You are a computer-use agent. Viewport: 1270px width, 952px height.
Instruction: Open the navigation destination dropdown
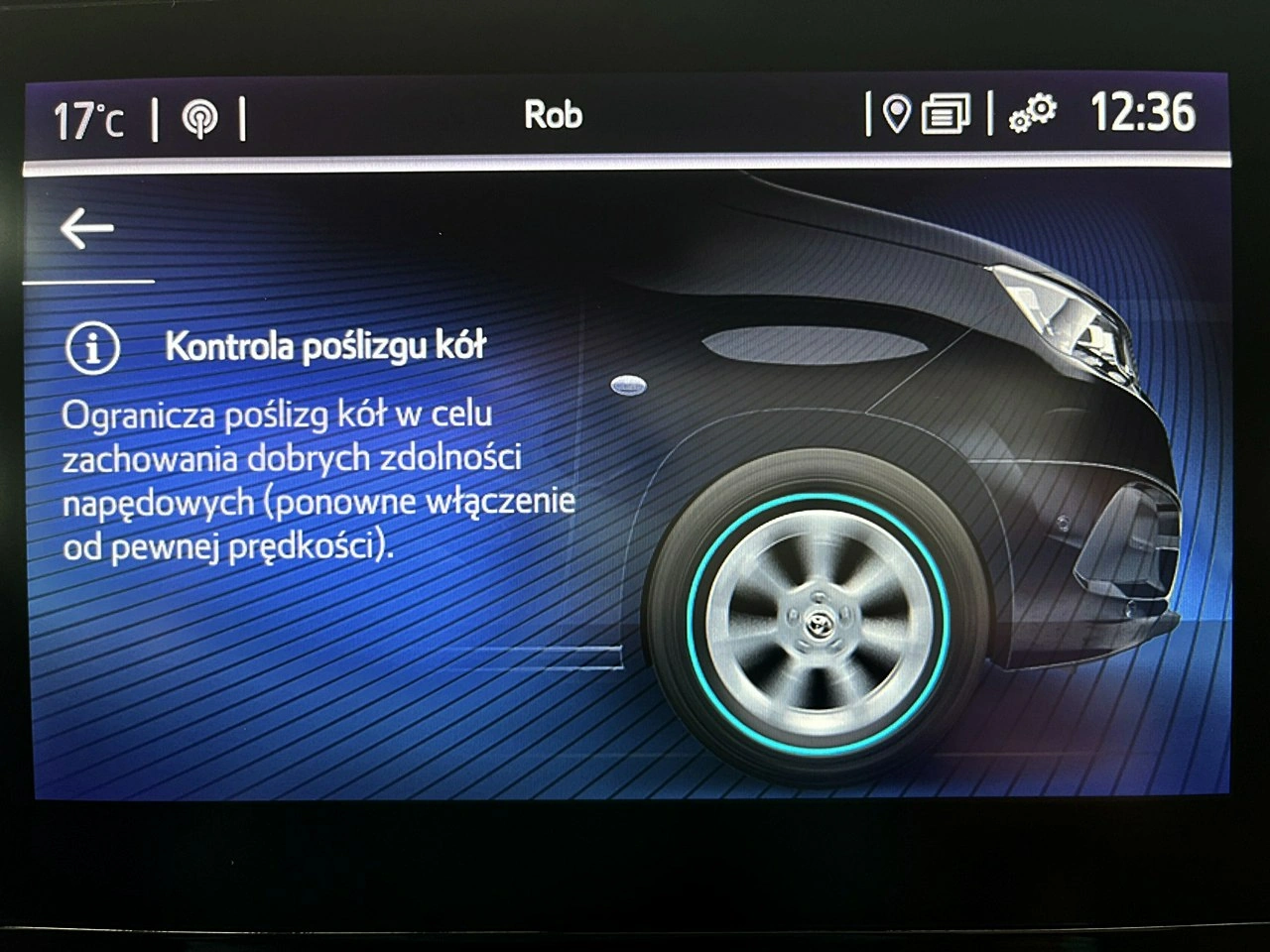(898, 115)
